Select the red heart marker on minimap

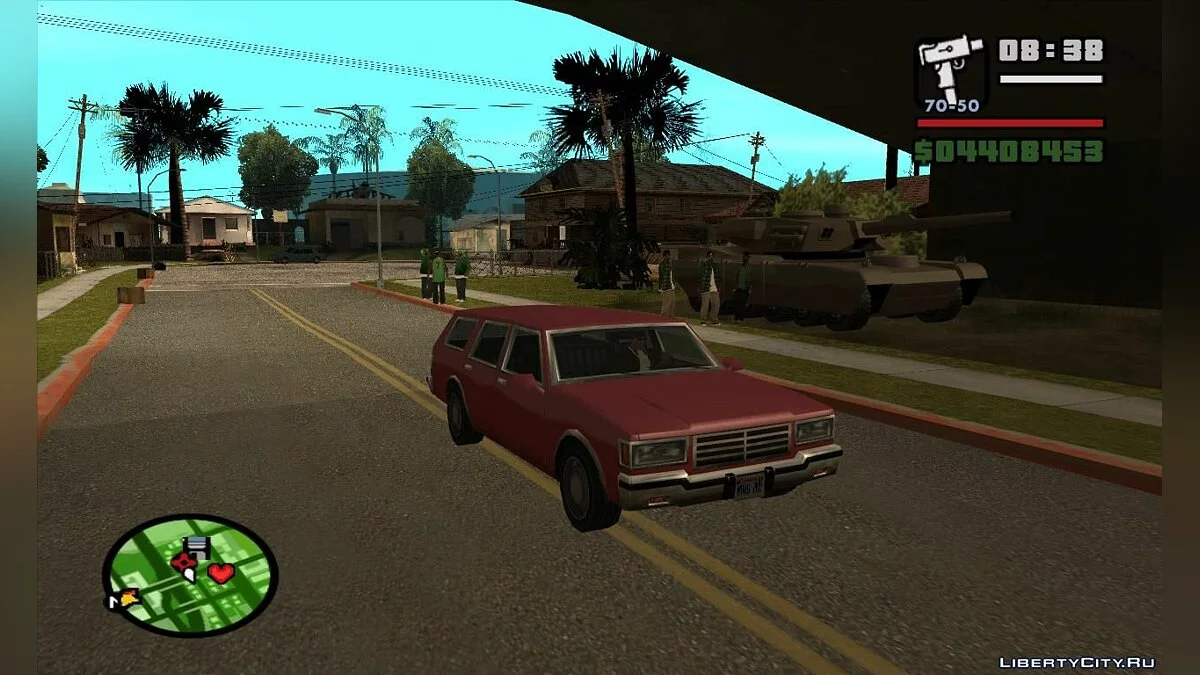[x=221, y=573]
